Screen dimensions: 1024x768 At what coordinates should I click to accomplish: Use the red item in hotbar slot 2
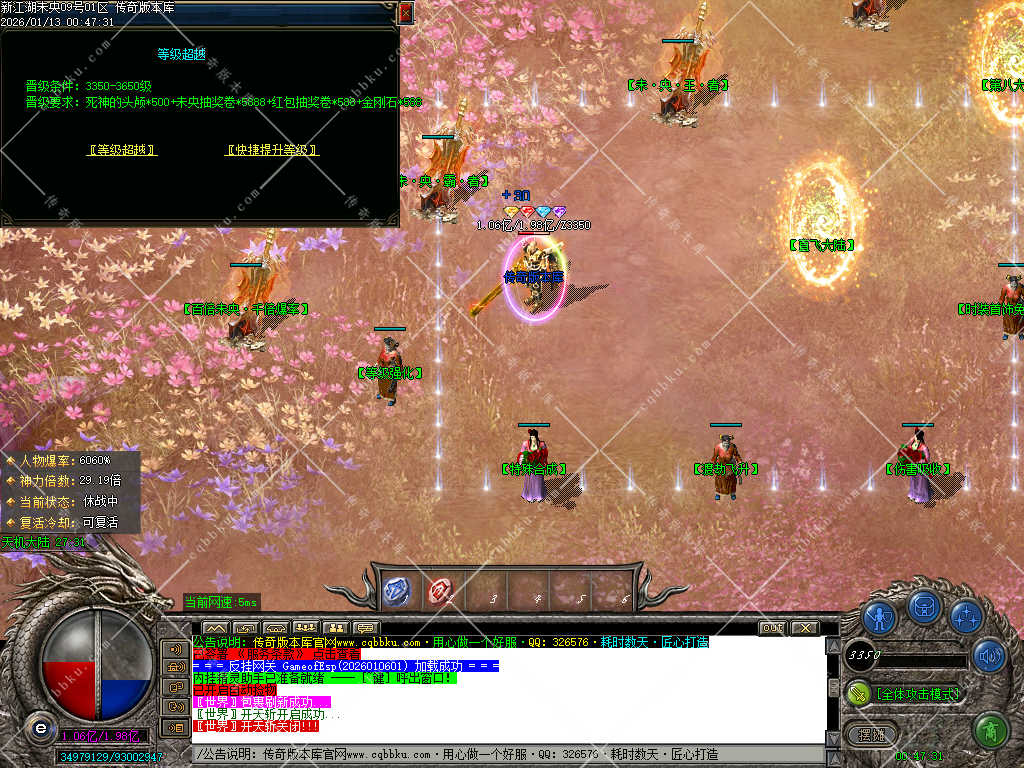click(x=441, y=591)
